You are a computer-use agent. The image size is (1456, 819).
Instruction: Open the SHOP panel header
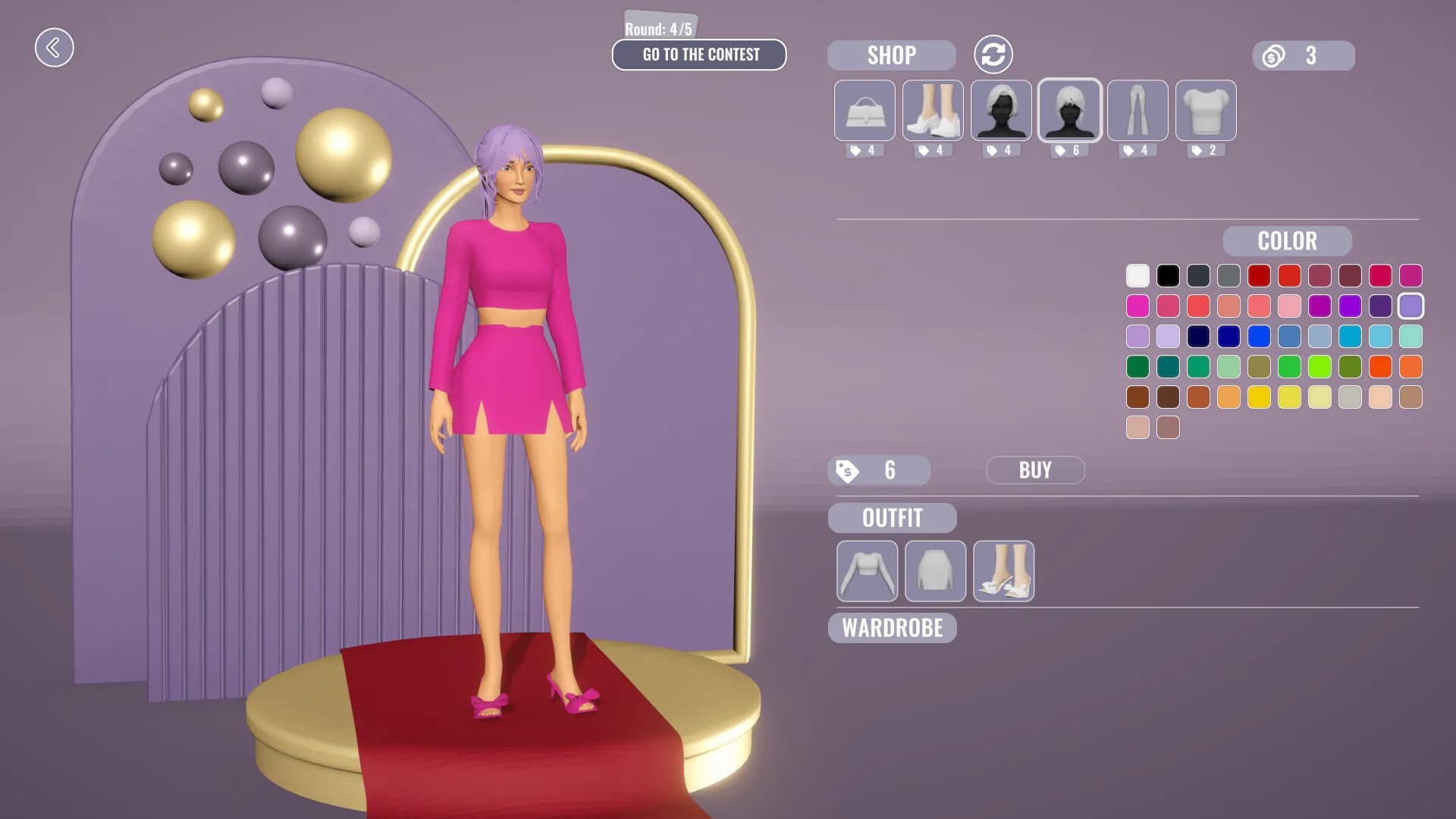tap(891, 54)
